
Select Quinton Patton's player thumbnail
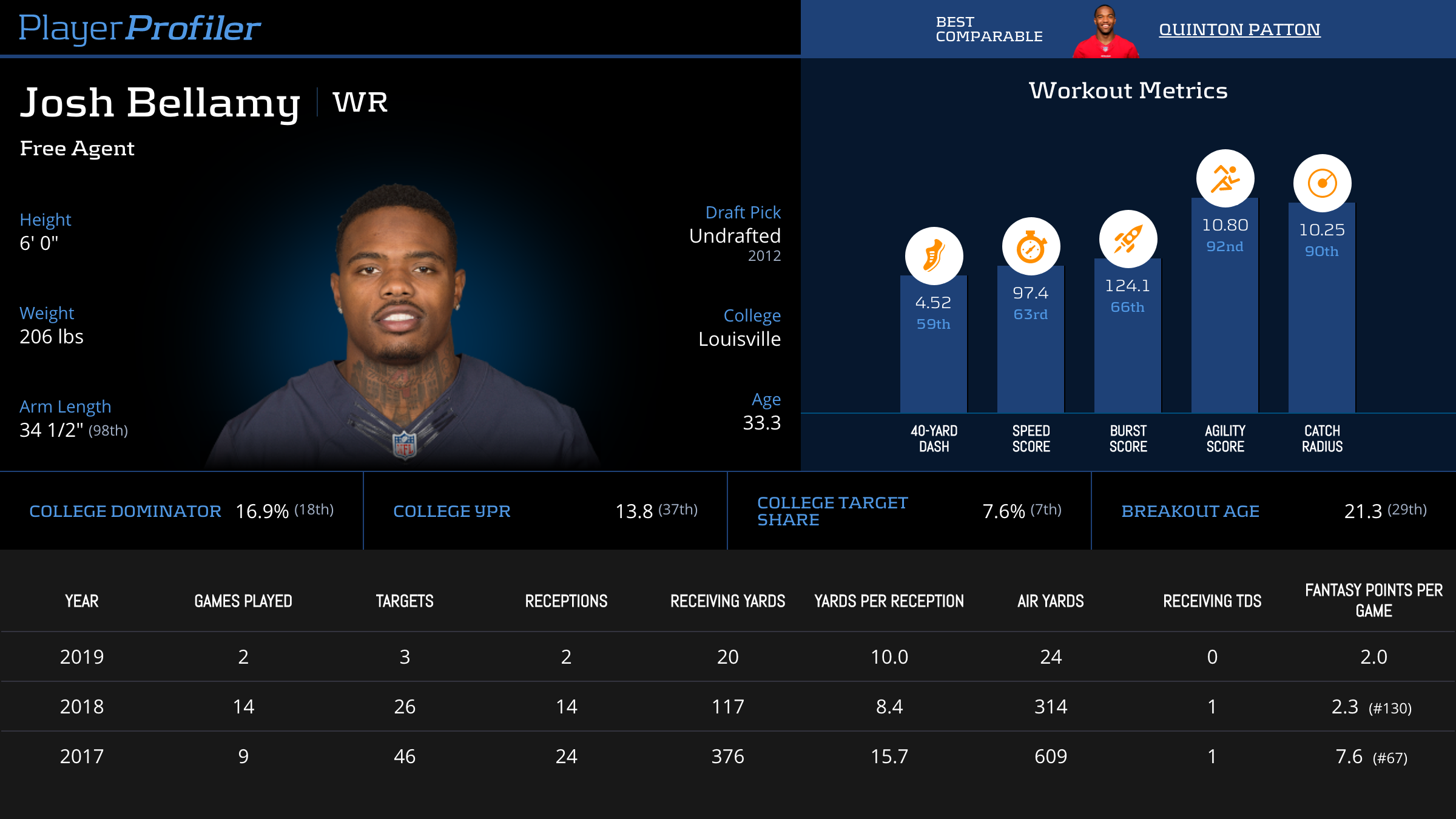click(1105, 32)
